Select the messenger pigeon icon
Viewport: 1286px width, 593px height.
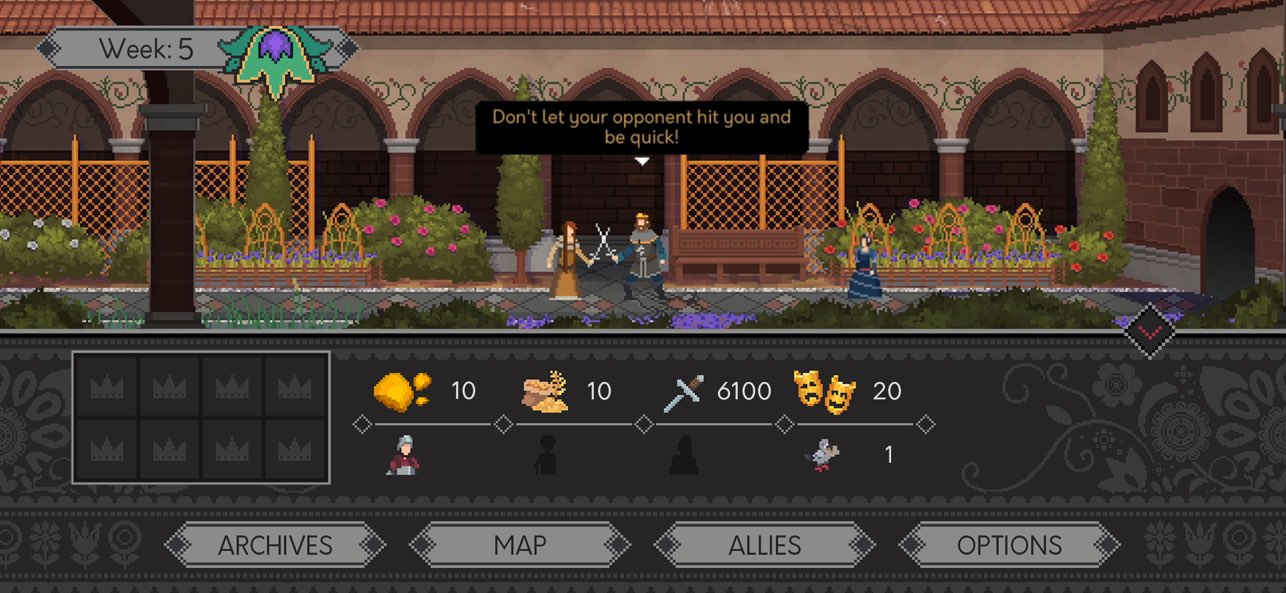point(824,456)
